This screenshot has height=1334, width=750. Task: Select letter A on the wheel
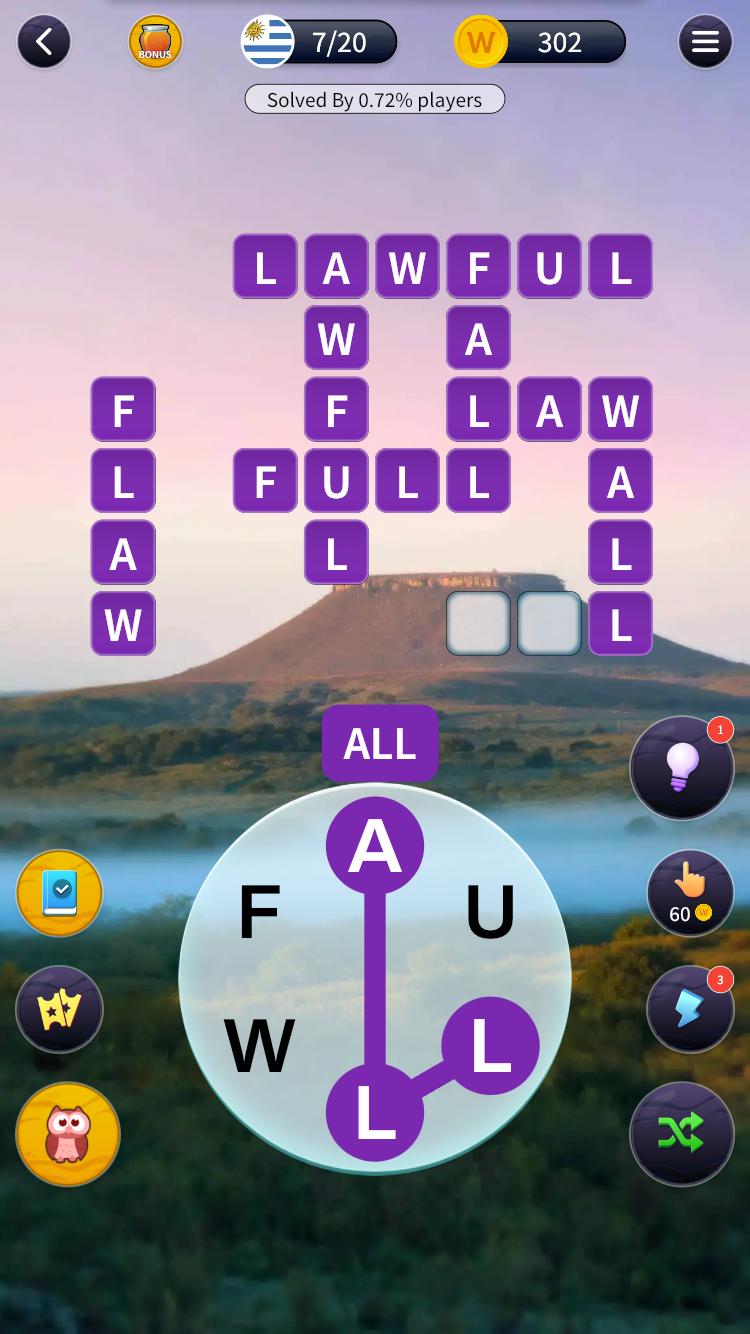tap(375, 846)
